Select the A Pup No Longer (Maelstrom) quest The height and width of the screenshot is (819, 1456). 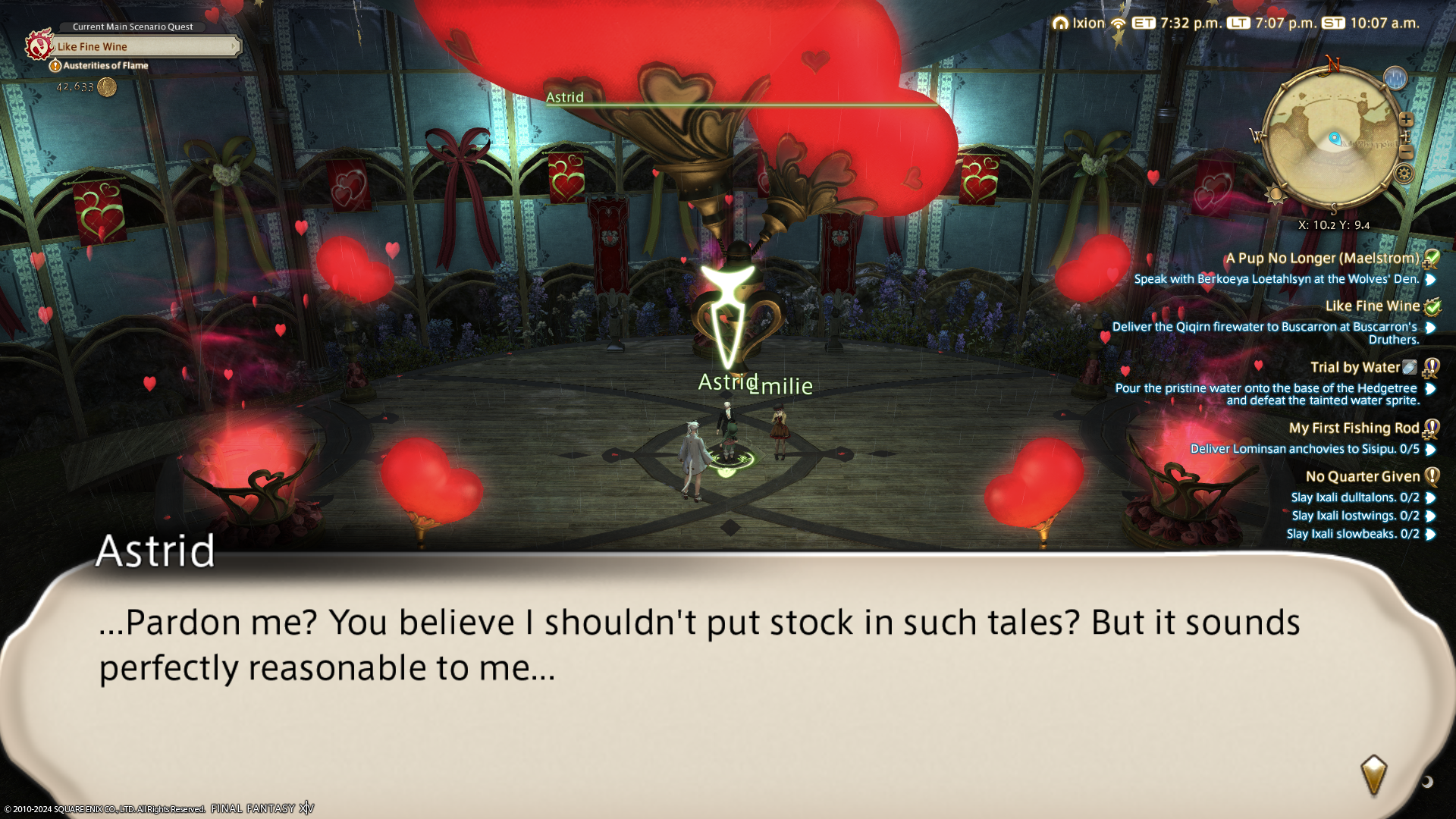1322,259
